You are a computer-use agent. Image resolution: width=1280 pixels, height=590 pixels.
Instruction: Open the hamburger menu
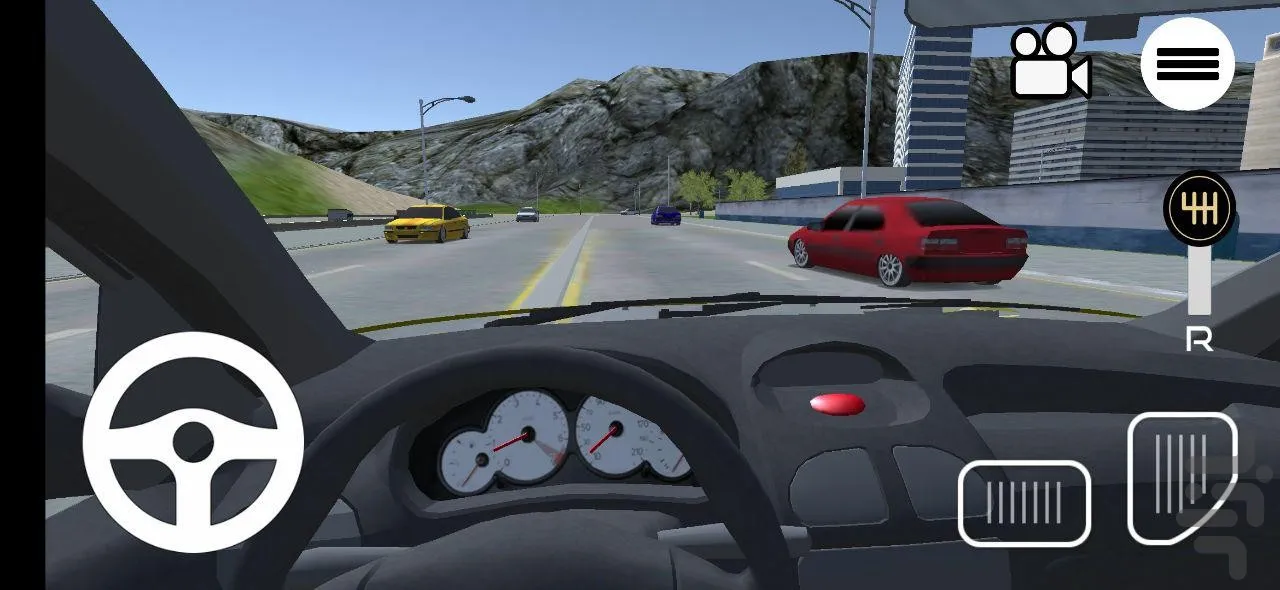tap(1187, 64)
